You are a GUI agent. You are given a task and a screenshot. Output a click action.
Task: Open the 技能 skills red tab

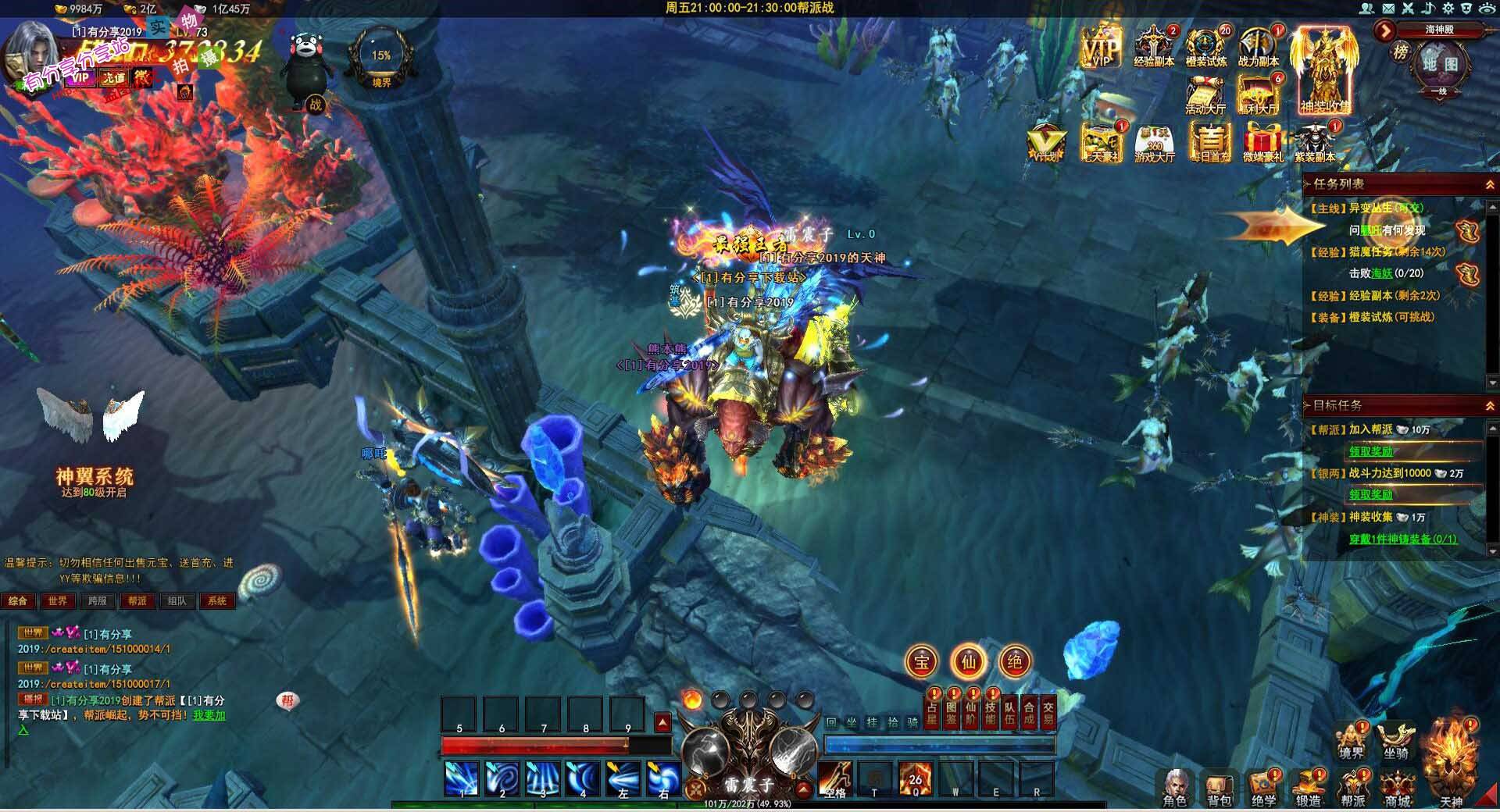pos(990,712)
